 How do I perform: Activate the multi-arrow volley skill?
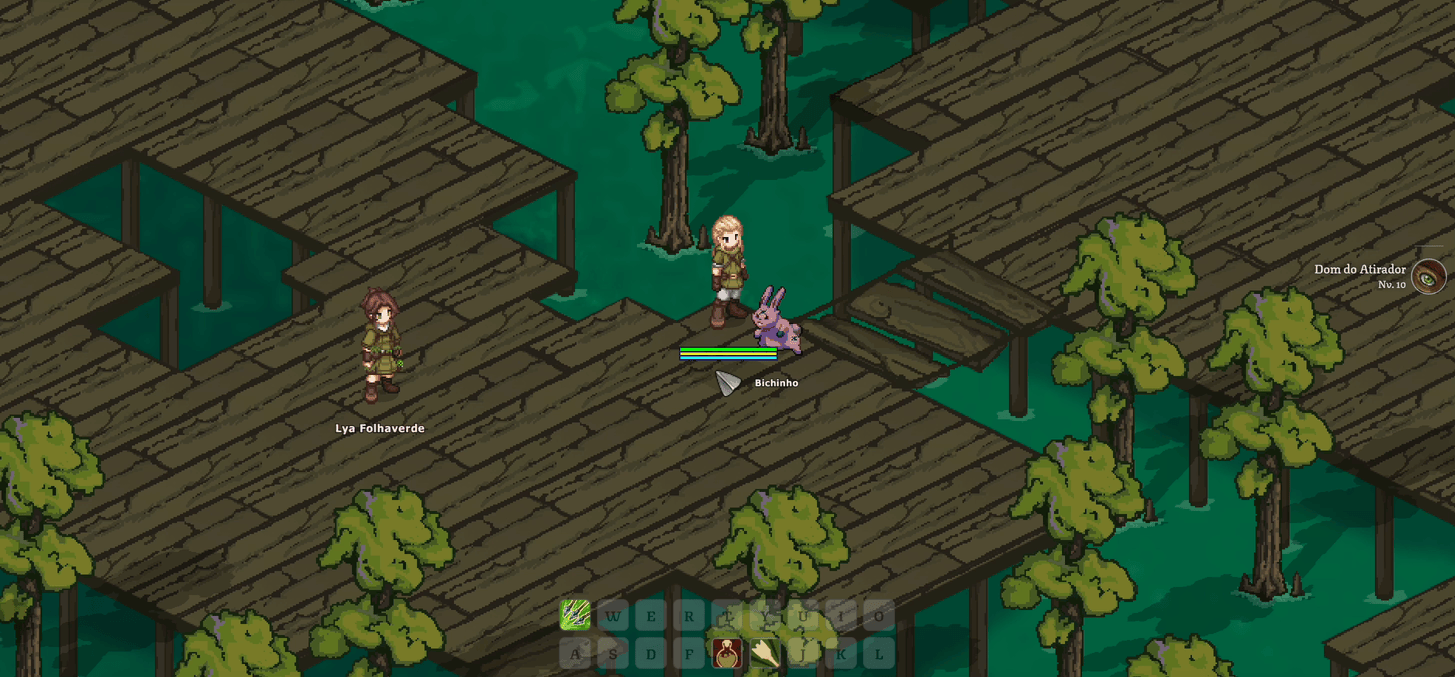coord(575,615)
